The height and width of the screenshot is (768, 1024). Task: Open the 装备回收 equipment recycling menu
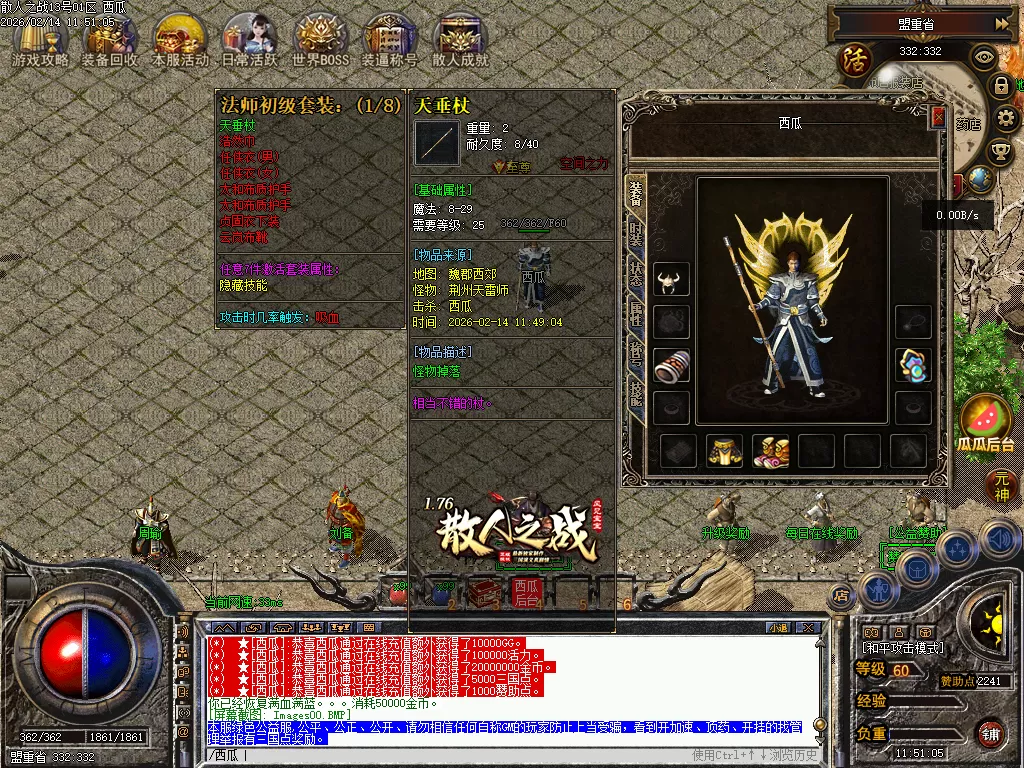(x=110, y=42)
